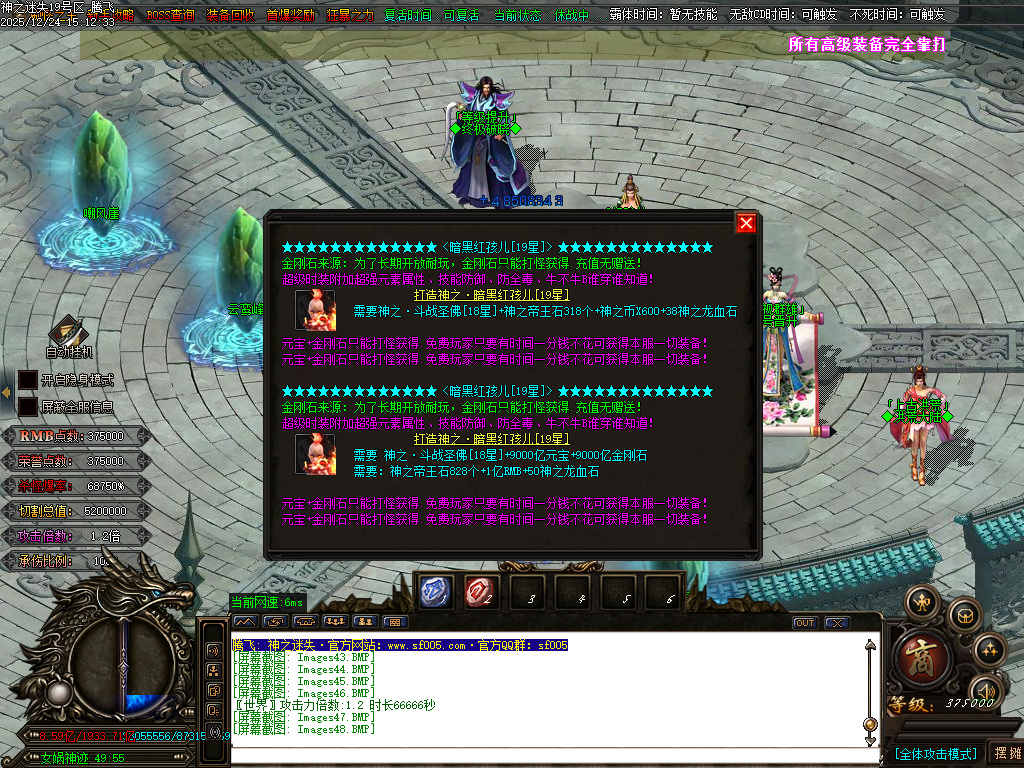The height and width of the screenshot is (768, 1024).
Task: Open the red 商 shop button
Action: pos(917,655)
